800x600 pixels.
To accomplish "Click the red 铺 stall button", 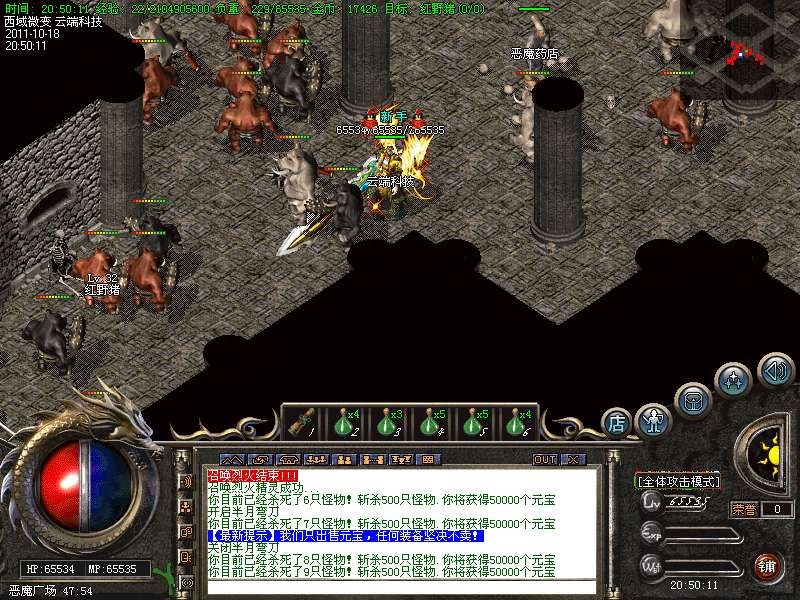I will [768, 566].
